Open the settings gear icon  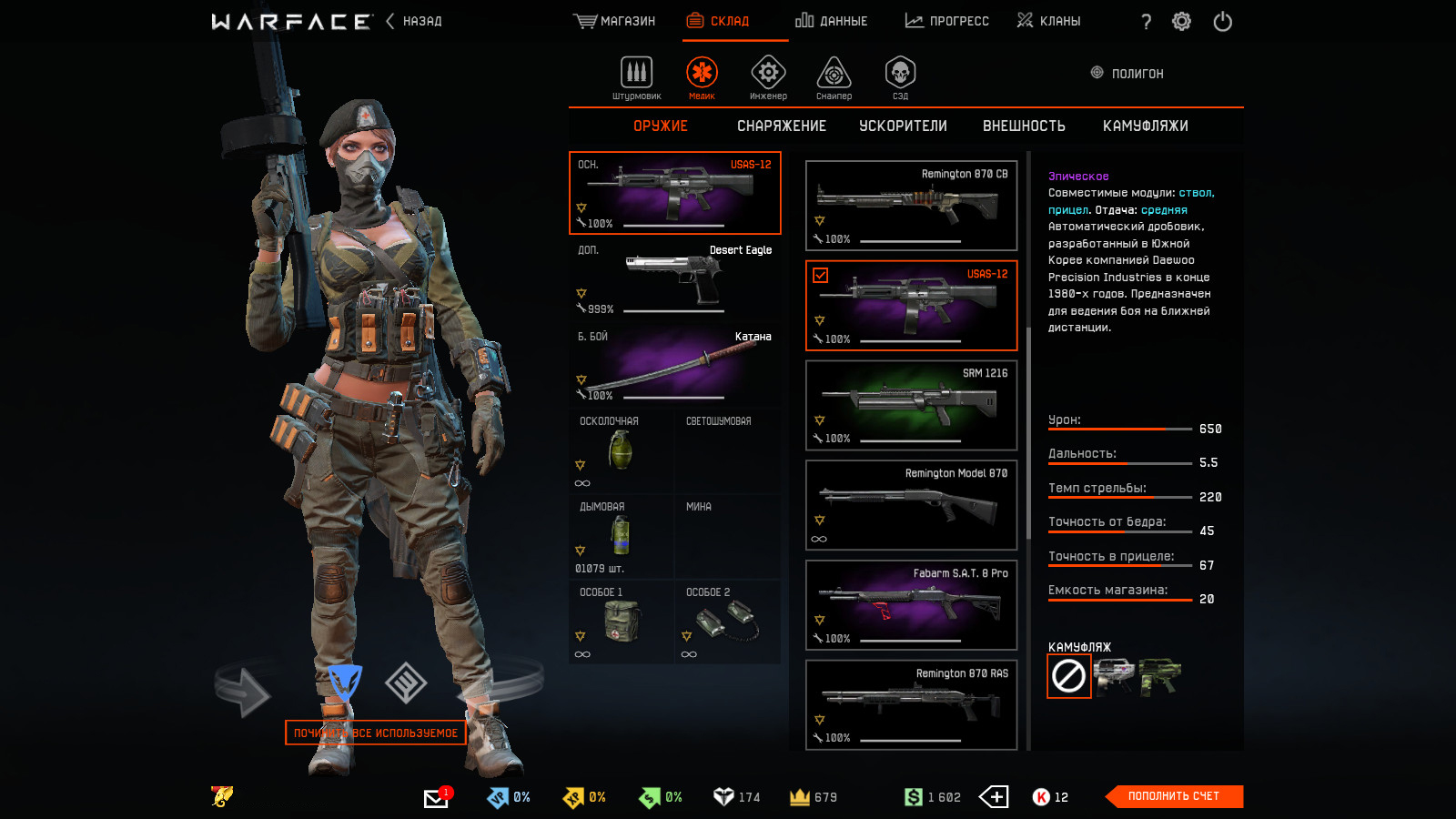(1181, 21)
